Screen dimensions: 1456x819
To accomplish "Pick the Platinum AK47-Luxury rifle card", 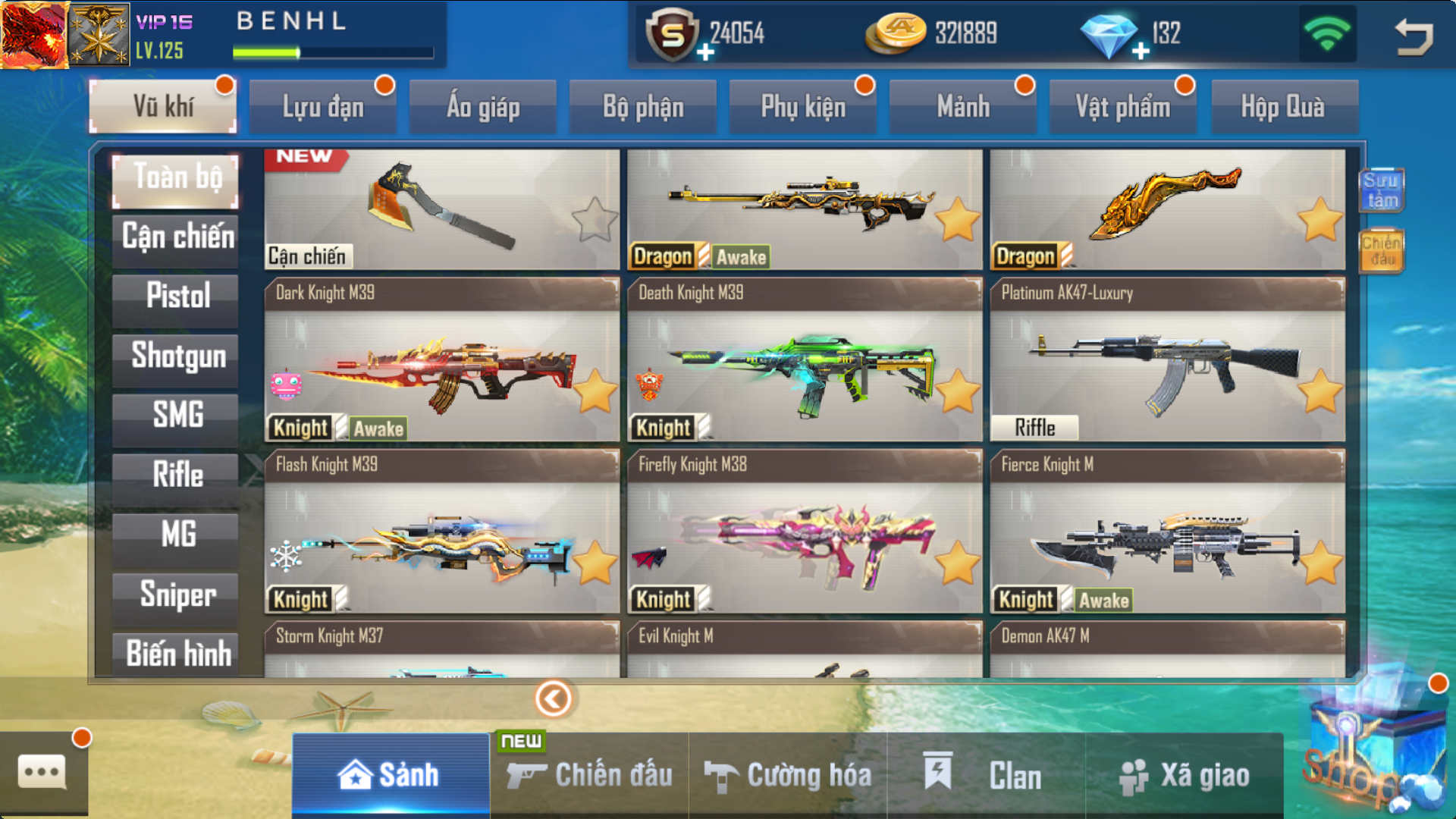I will click(1167, 360).
